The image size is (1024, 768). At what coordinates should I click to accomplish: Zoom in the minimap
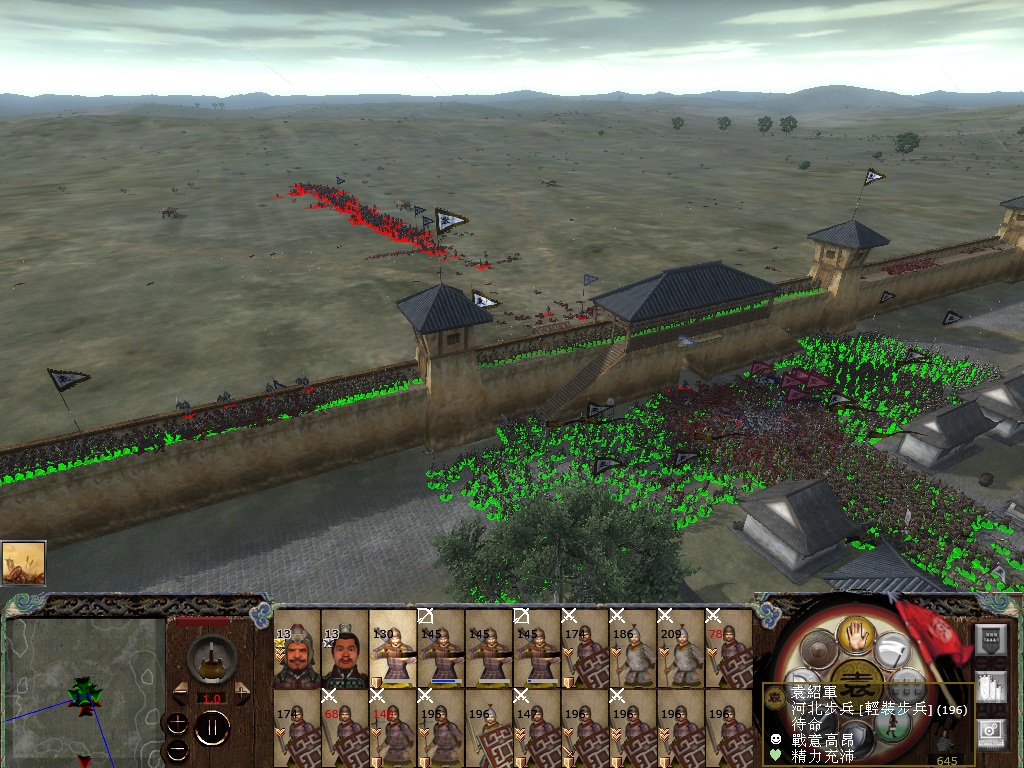(177, 724)
